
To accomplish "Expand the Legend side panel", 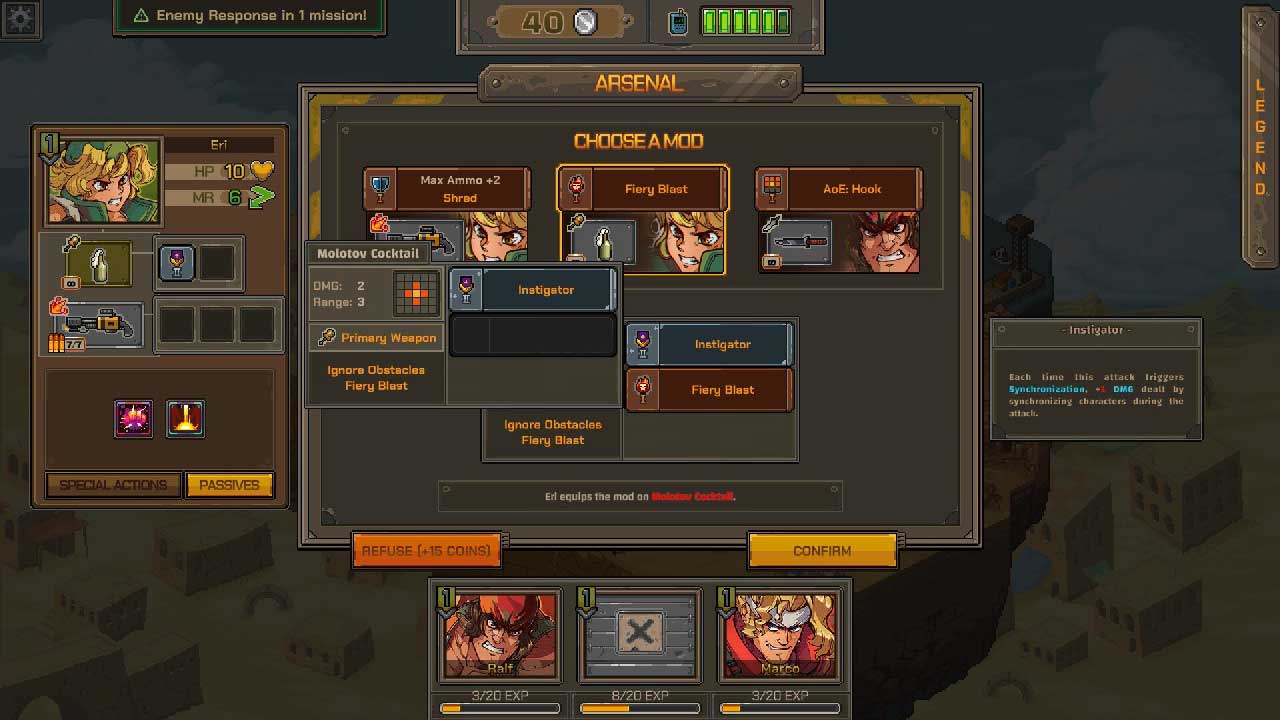I will click(x=1260, y=135).
